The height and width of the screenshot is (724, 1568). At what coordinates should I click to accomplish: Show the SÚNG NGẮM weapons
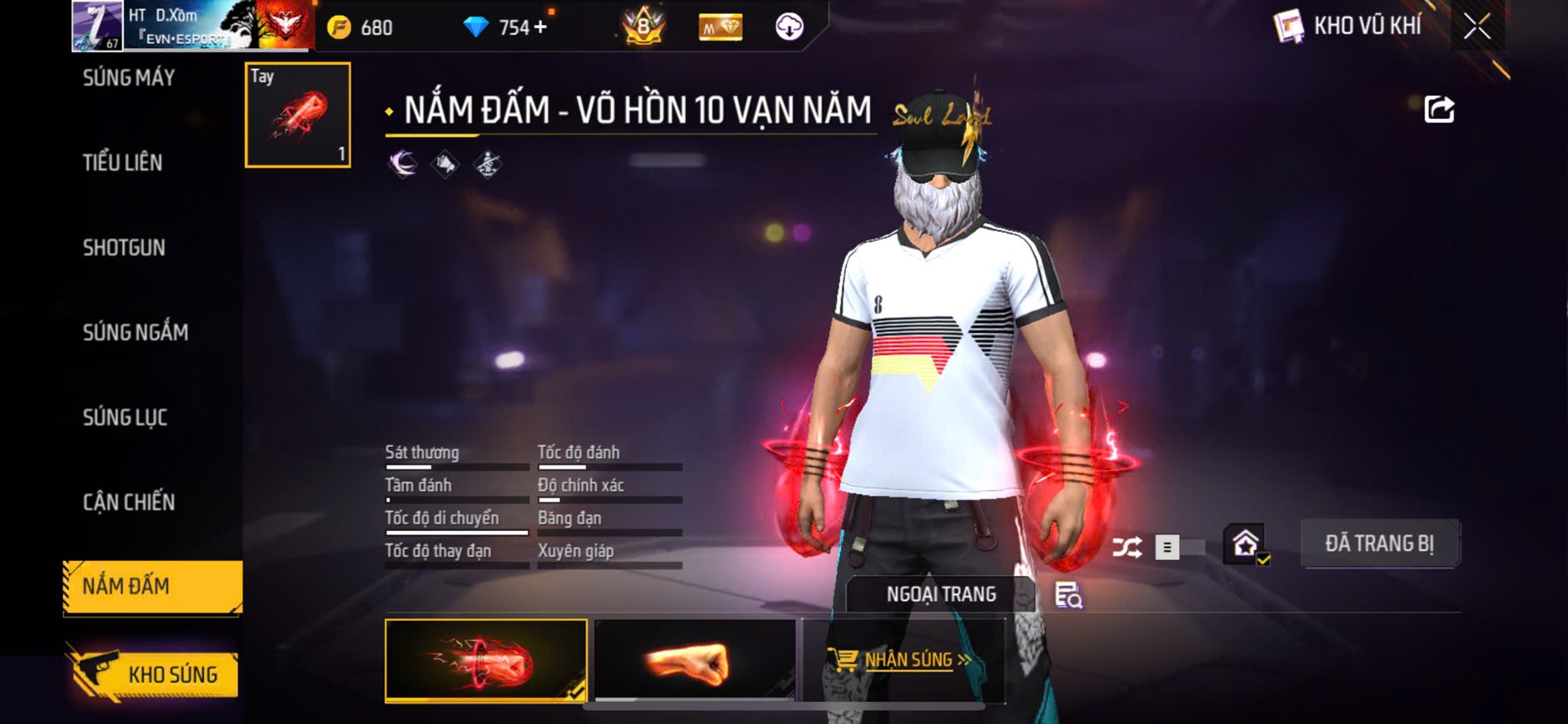point(135,333)
